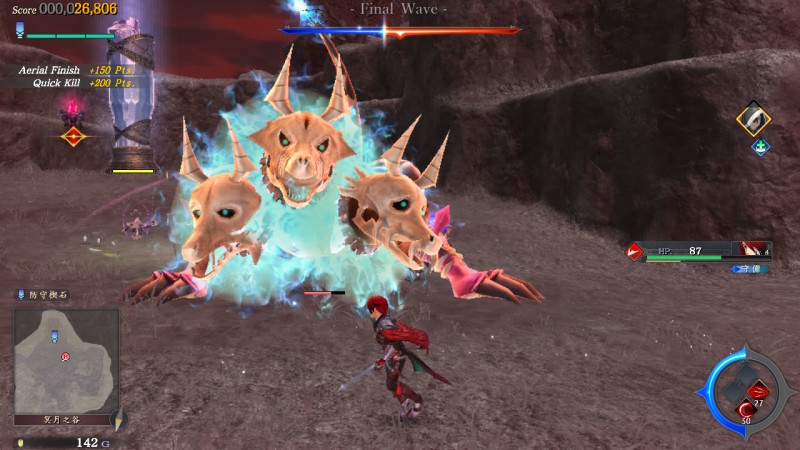Select the red diamond enemy target marker
This screenshot has height=450, width=800.
[x=71, y=136]
